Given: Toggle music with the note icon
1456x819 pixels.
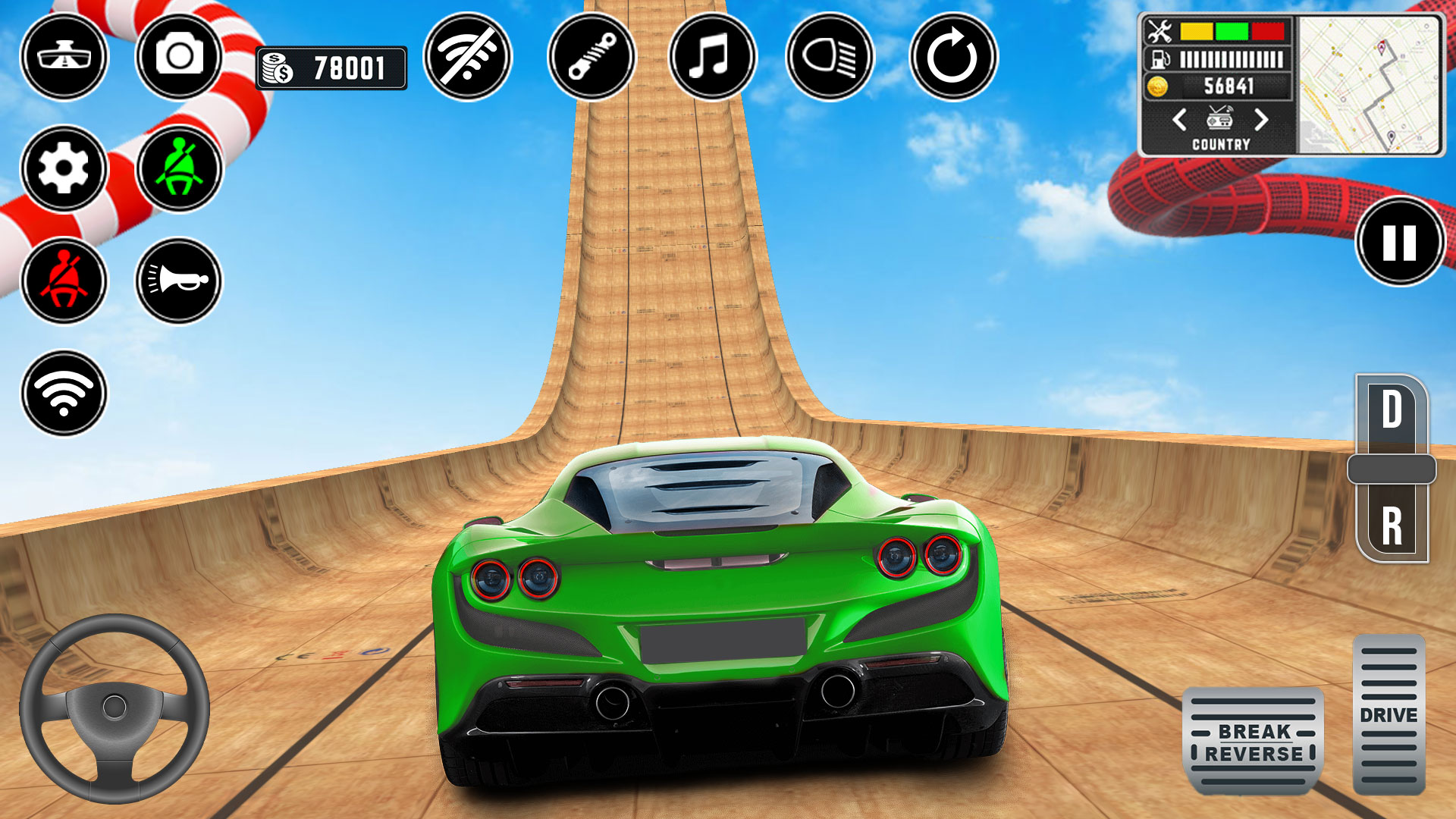Looking at the screenshot, I should click(x=712, y=56).
